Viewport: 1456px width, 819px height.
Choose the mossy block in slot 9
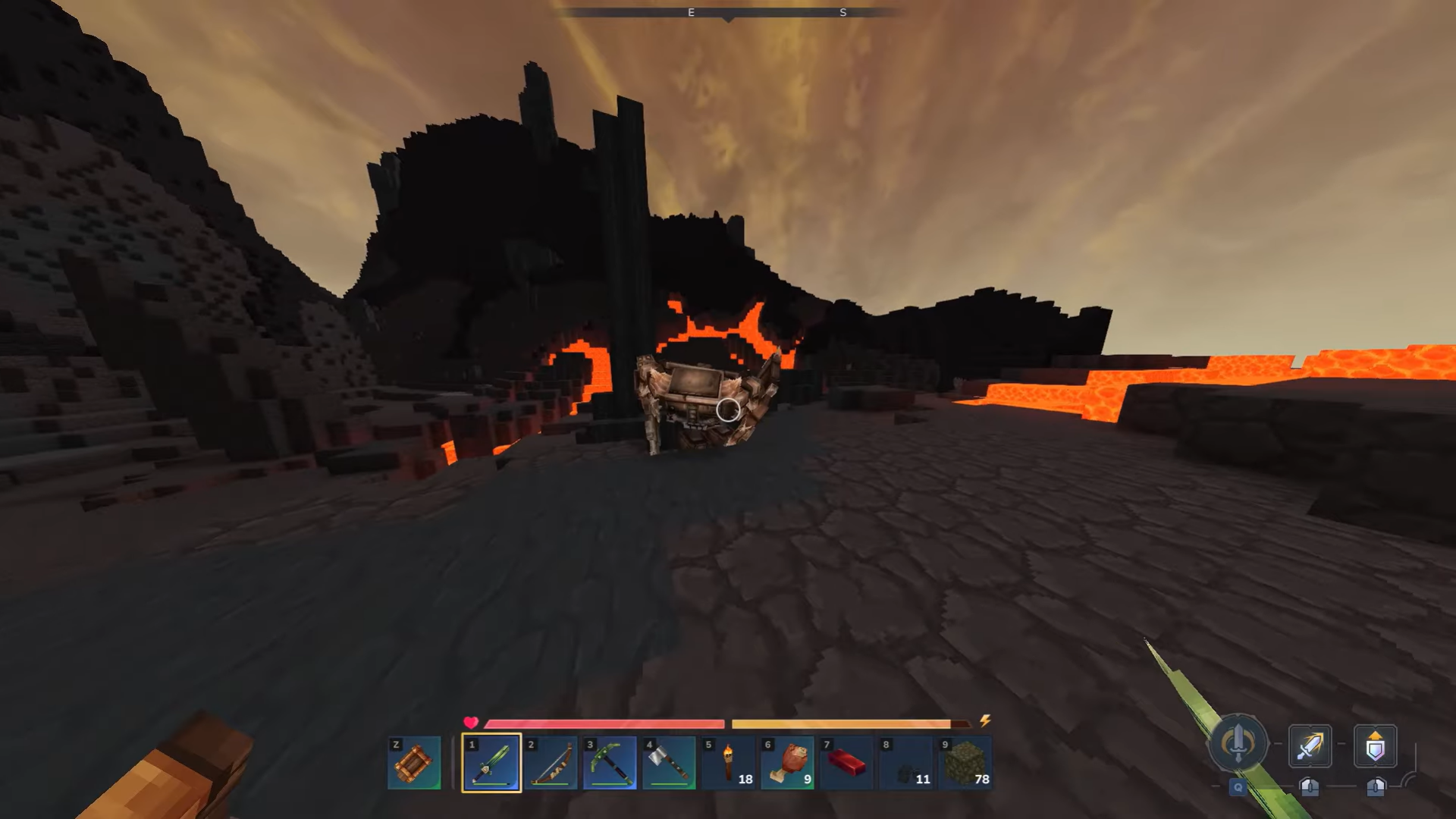[965, 762]
